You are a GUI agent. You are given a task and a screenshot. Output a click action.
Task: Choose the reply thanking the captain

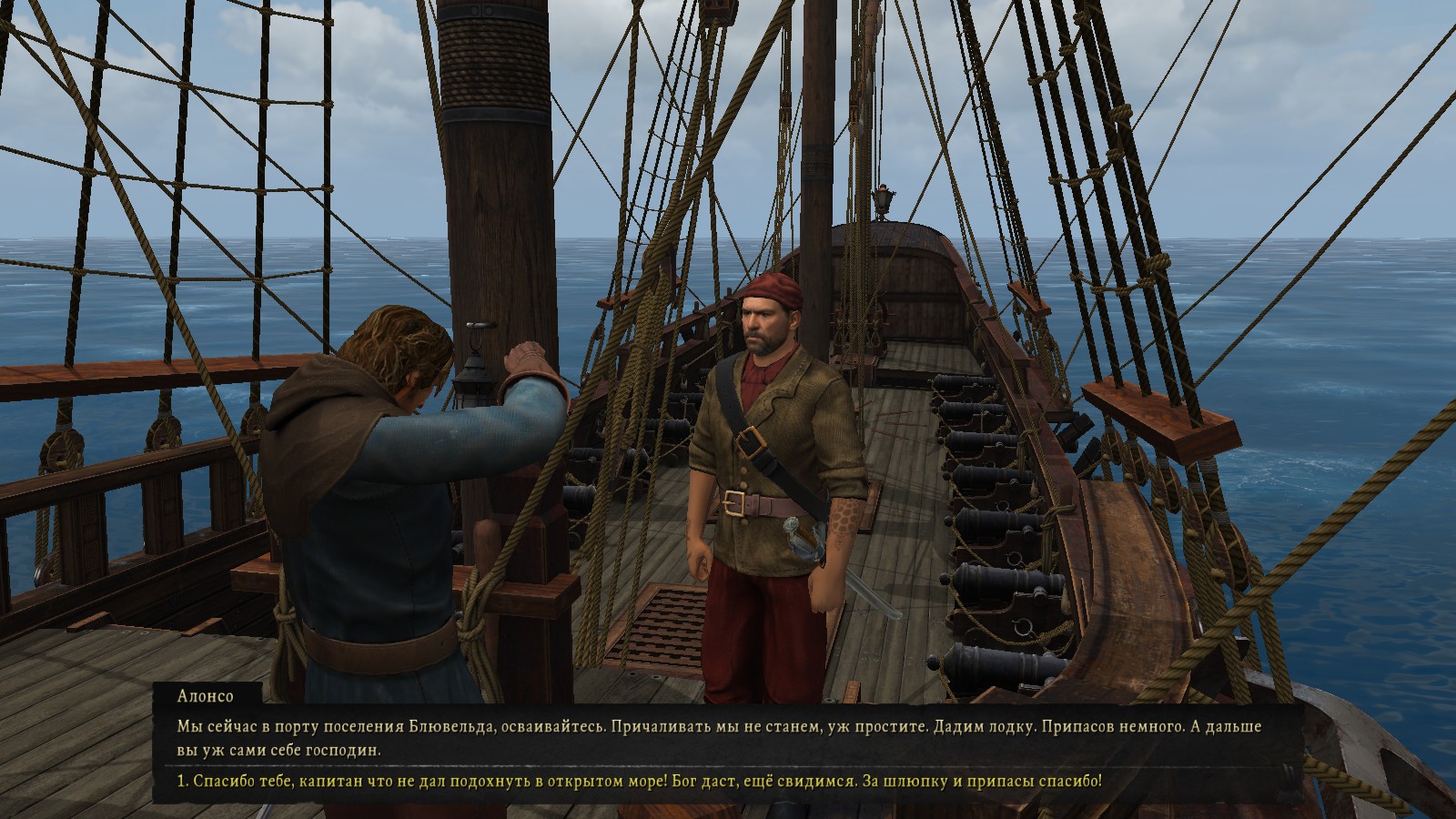pos(639,782)
